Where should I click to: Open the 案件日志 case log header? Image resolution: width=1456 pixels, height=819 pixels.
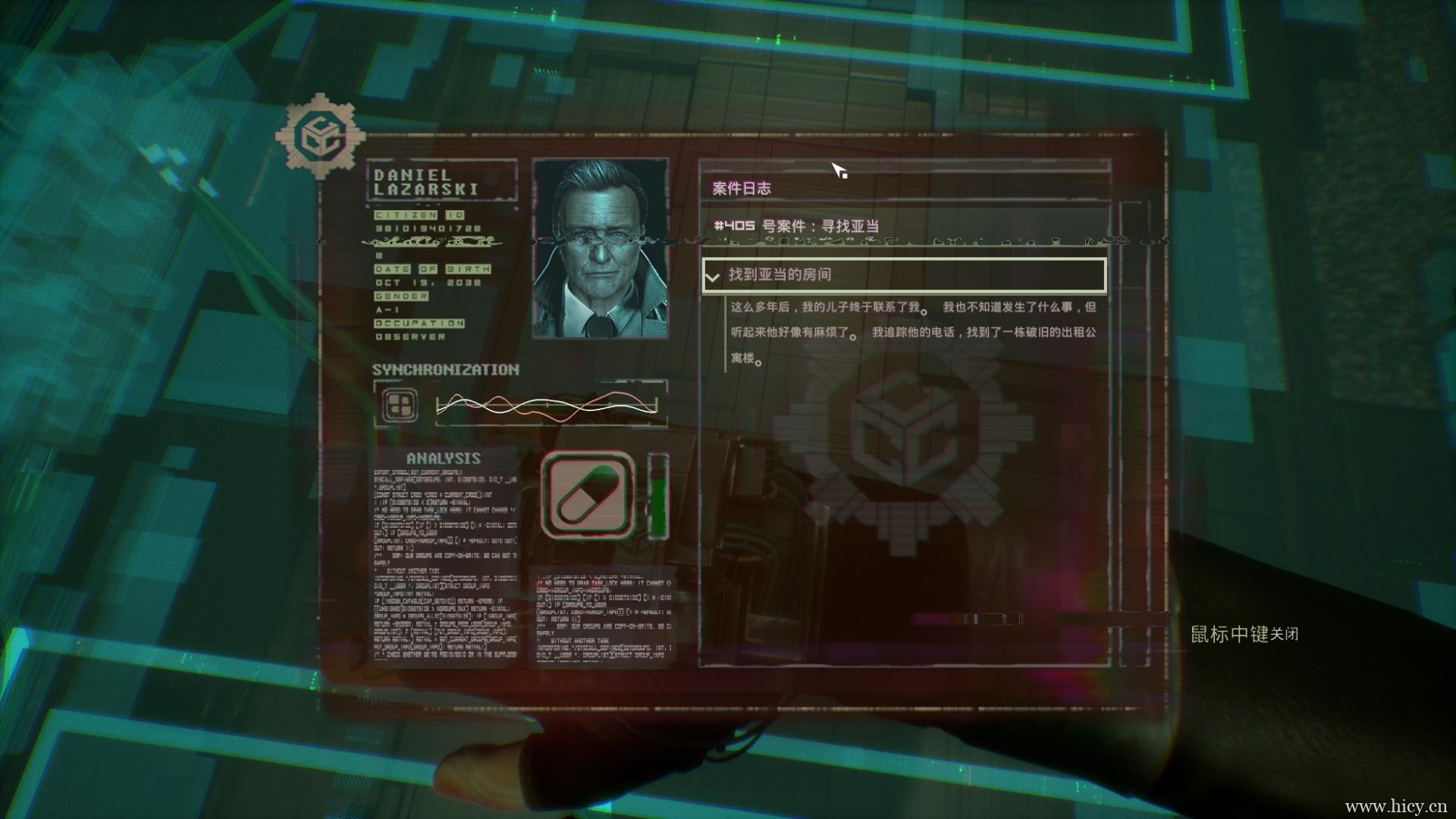[742, 188]
